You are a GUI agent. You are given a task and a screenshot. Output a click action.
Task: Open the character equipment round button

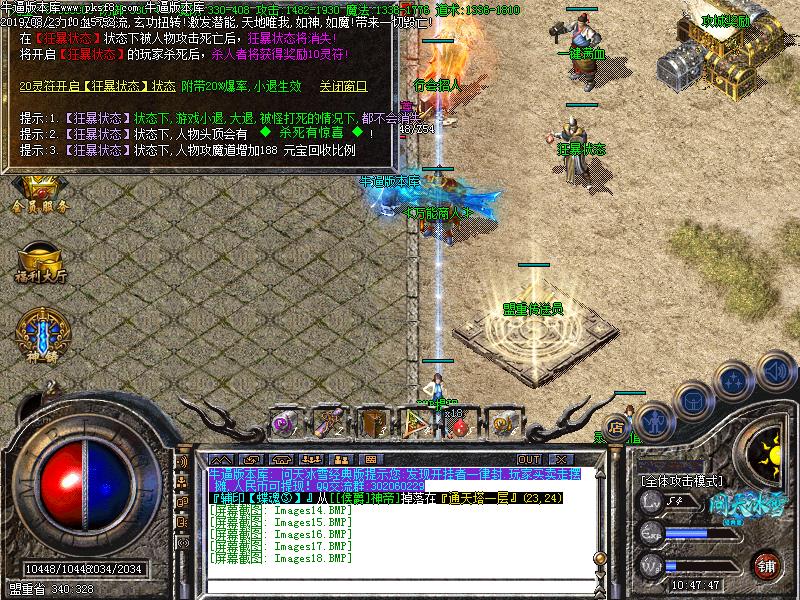(653, 419)
